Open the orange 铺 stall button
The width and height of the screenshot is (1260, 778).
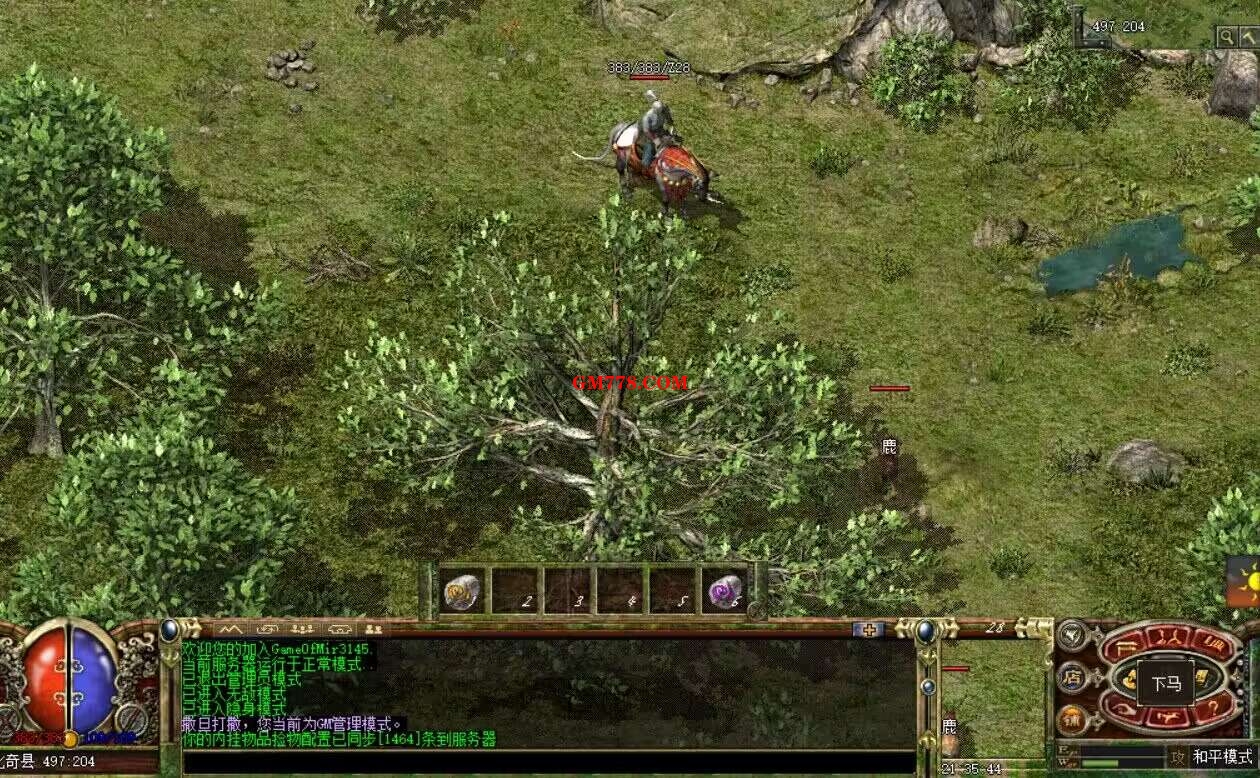[x=1072, y=719]
